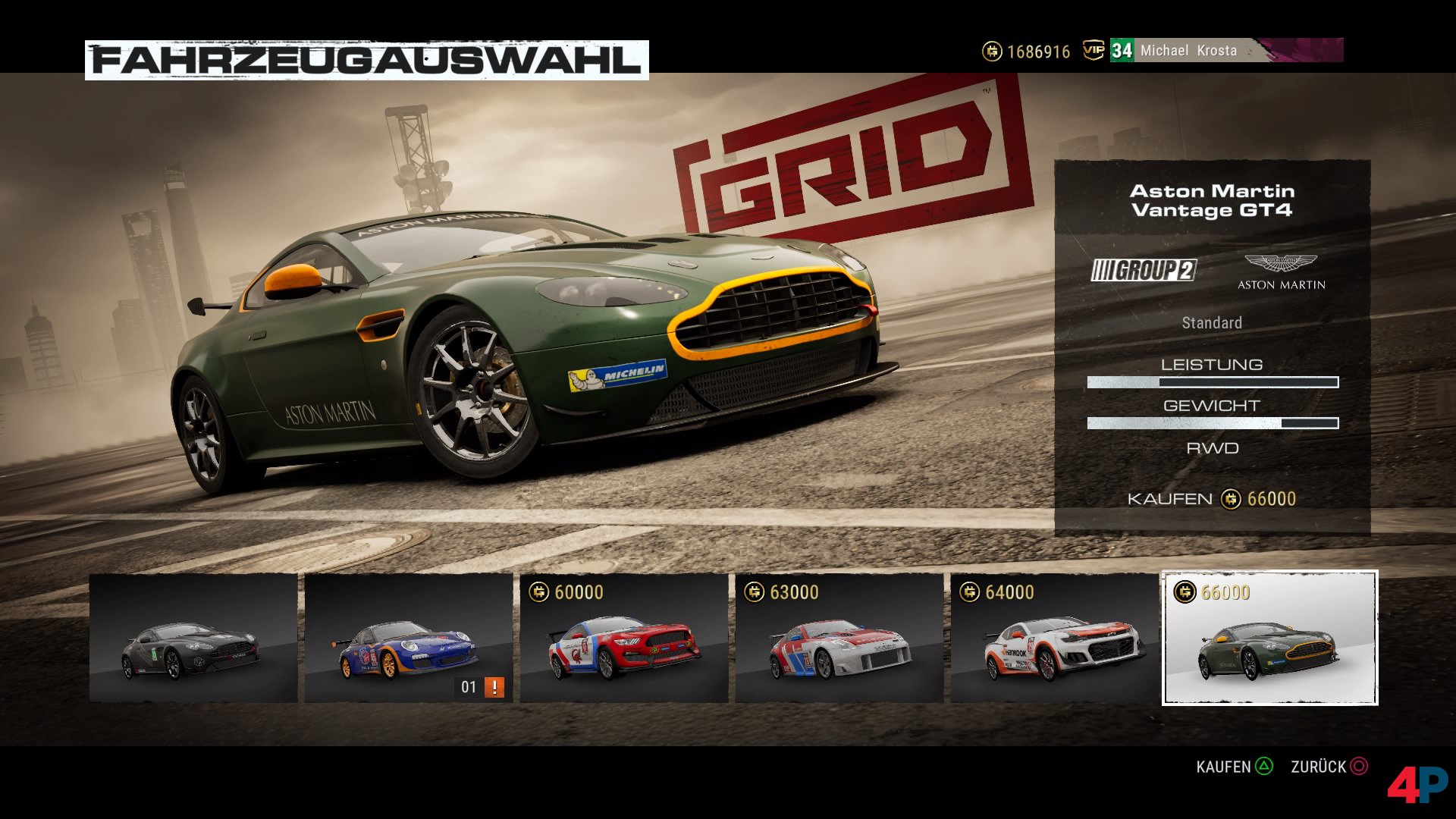Select the green 66000 Vantage GT4 tile
Screen dimensions: 1456x819
(1269, 638)
